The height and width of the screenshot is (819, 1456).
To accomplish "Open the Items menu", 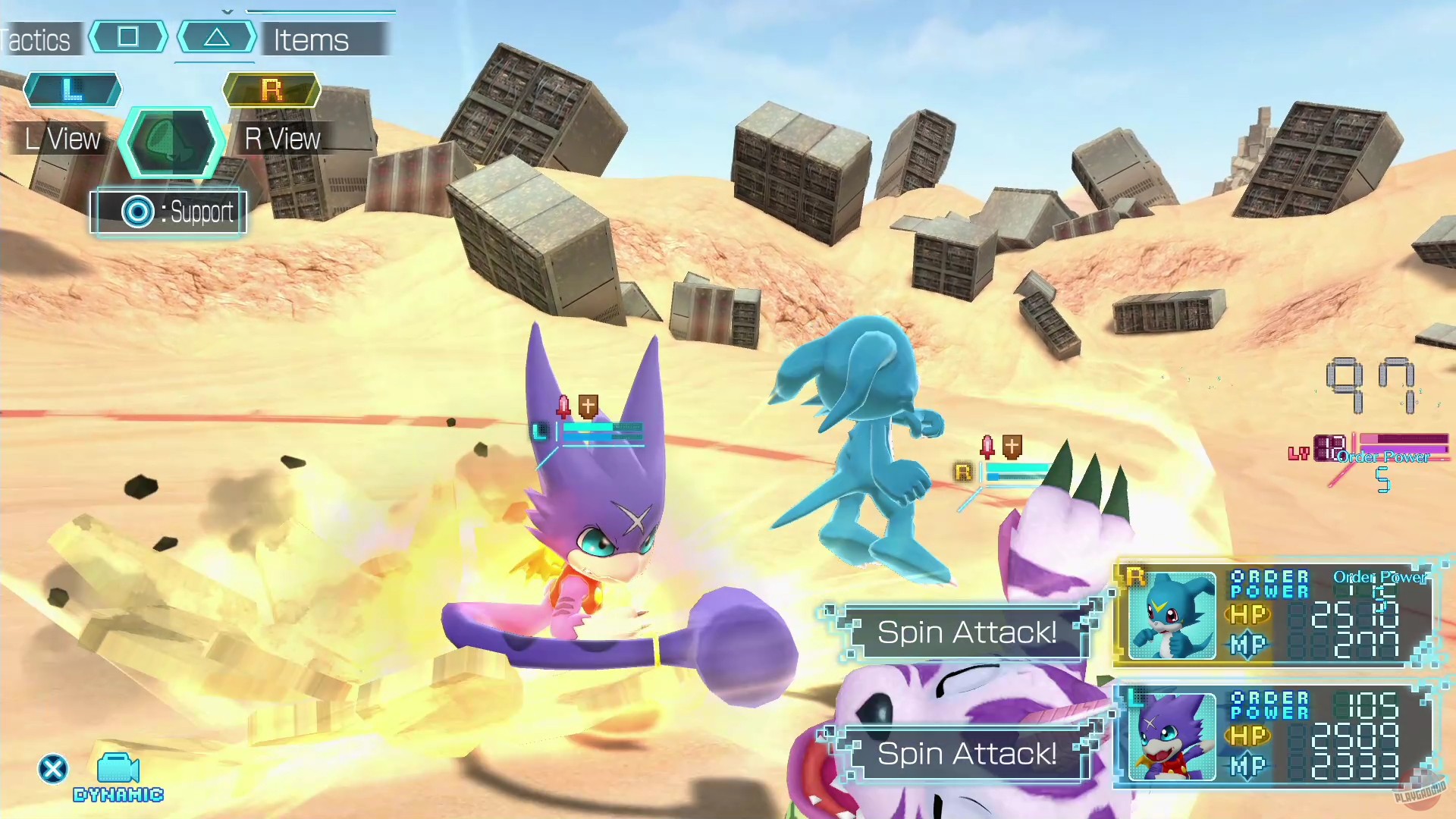I will [x=310, y=39].
